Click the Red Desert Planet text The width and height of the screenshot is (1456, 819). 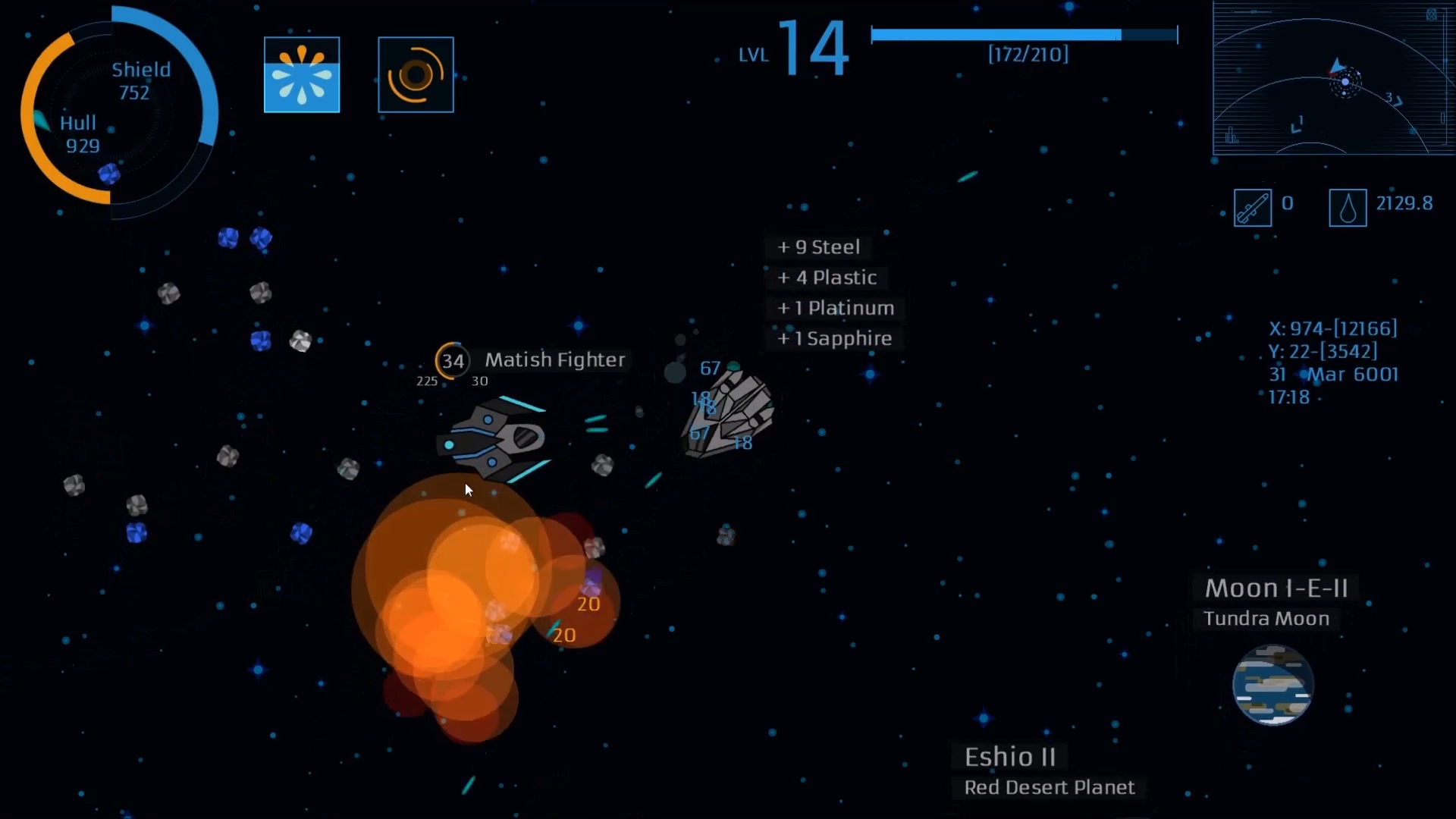click(1049, 787)
